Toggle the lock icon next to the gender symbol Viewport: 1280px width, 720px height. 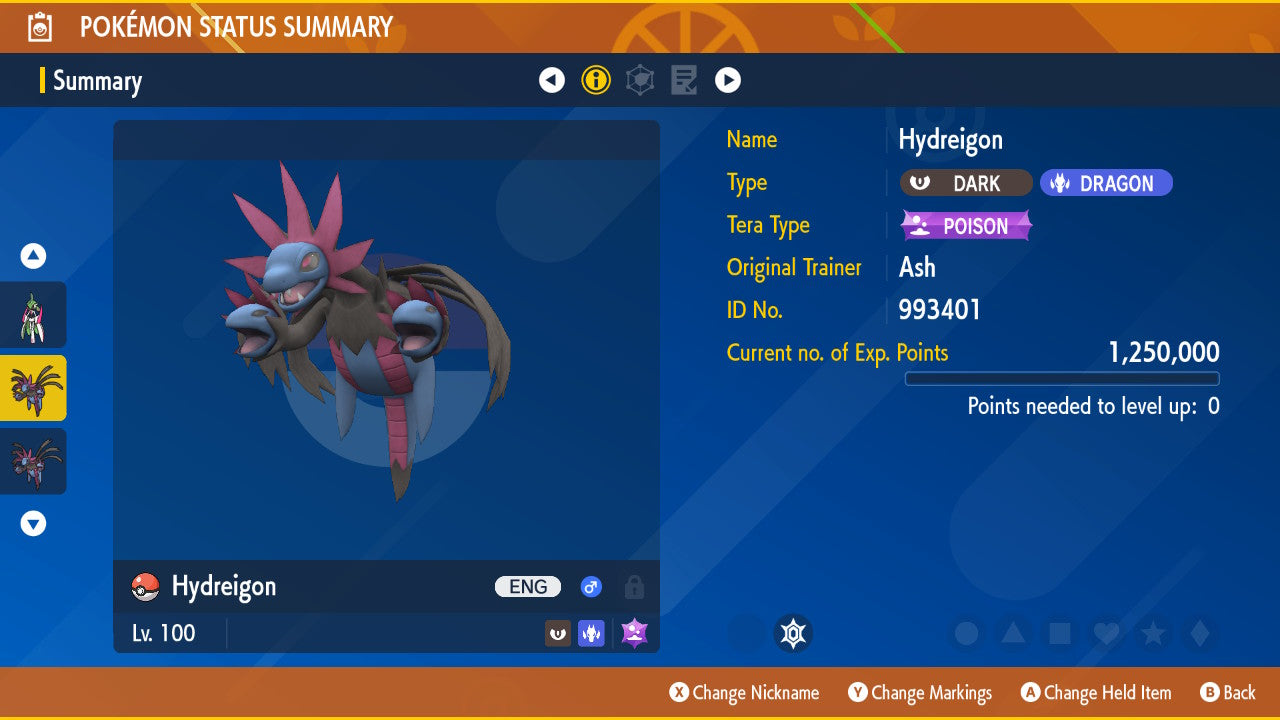634,588
